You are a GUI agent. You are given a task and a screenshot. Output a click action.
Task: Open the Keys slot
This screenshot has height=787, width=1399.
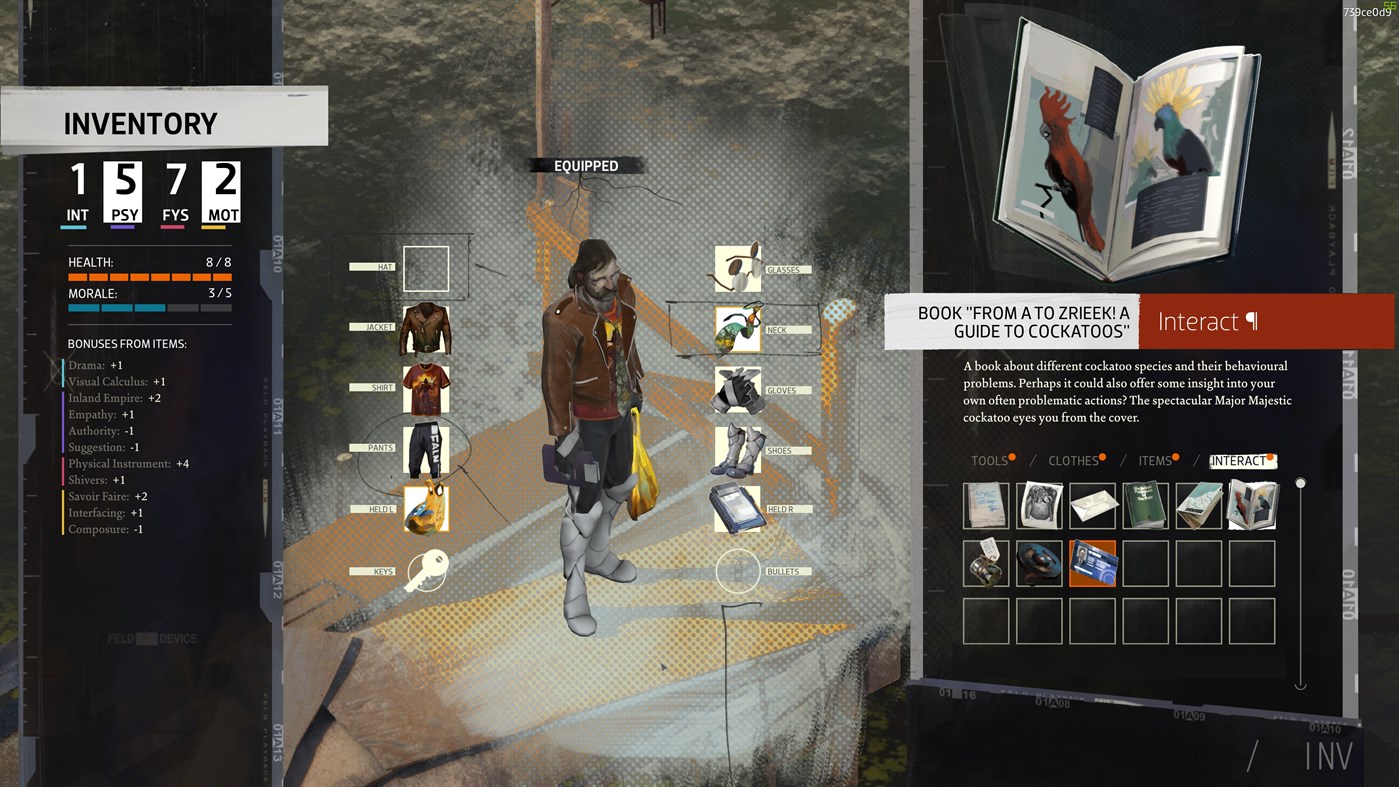click(426, 570)
